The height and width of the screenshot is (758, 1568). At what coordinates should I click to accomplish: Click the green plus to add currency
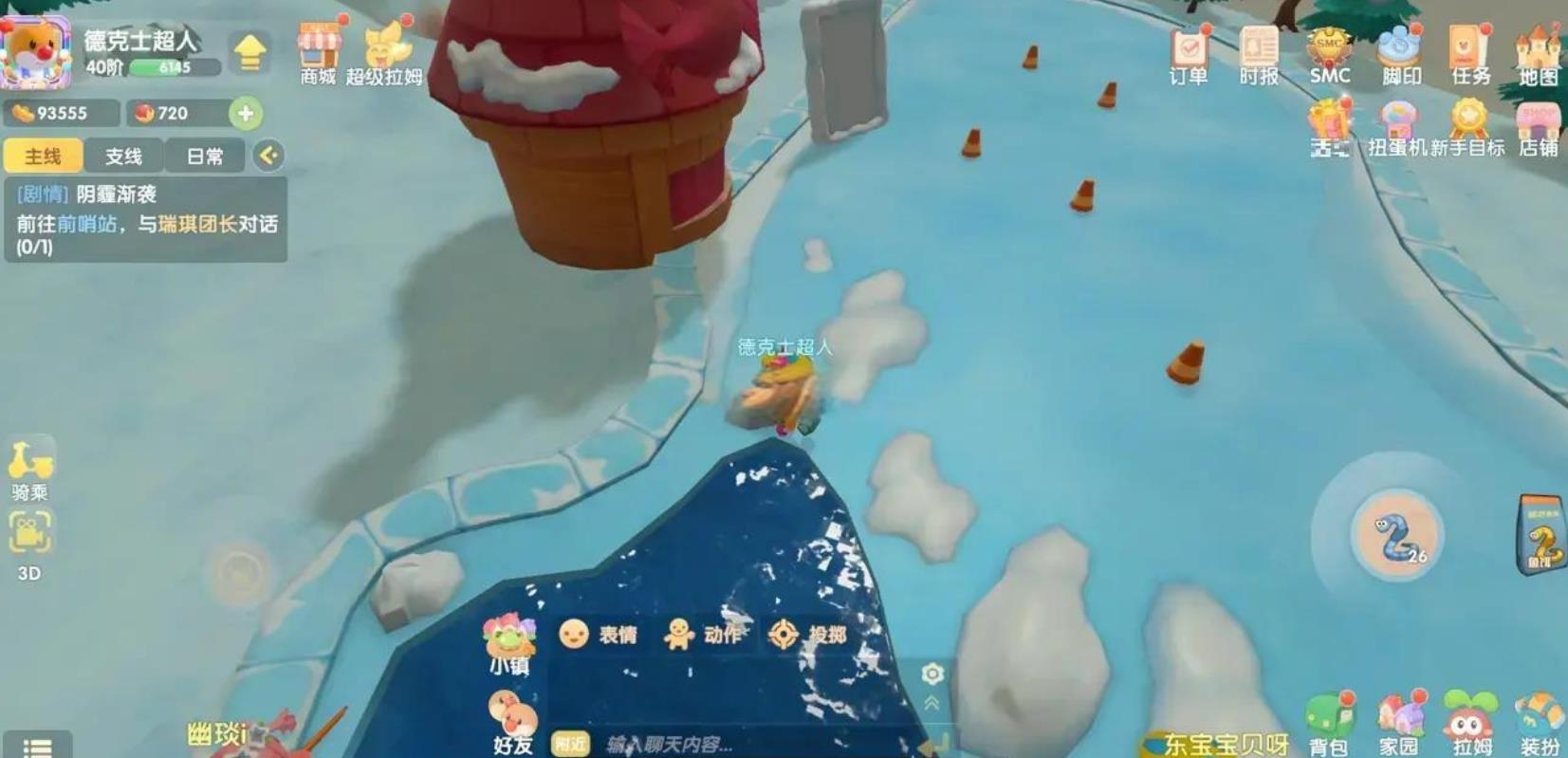tap(246, 114)
